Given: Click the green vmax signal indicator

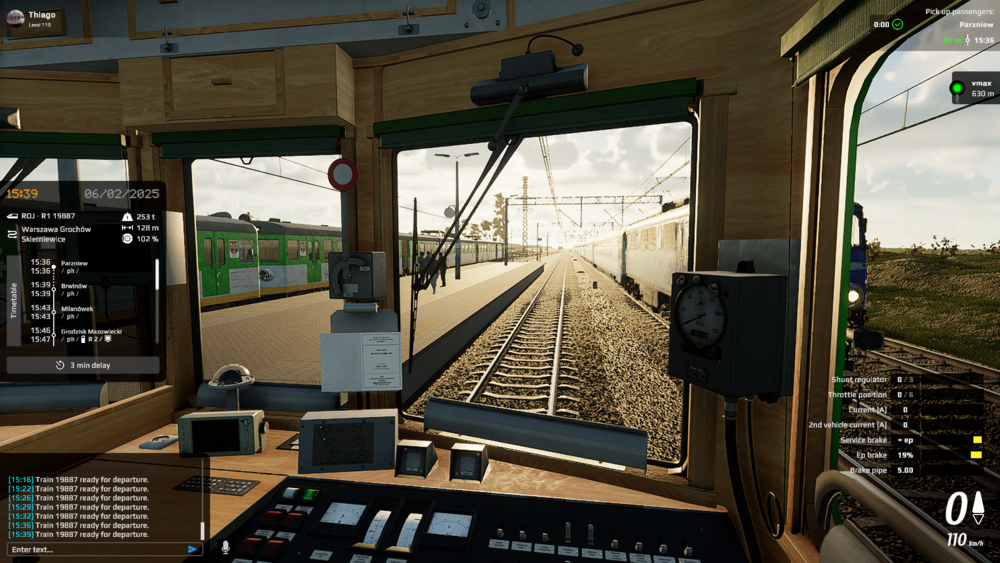Looking at the screenshot, I should pos(957,88).
